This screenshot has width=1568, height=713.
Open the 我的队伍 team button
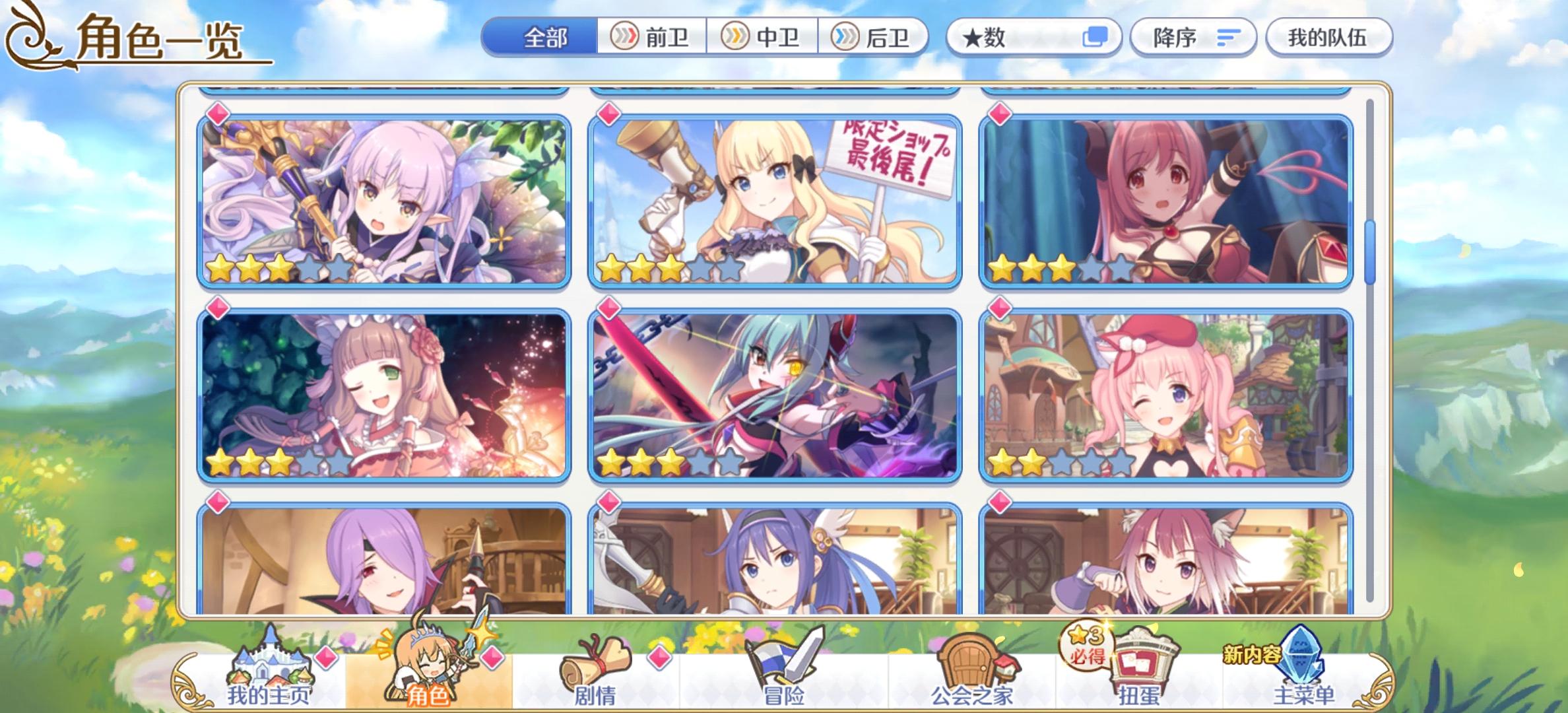(x=1328, y=38)
